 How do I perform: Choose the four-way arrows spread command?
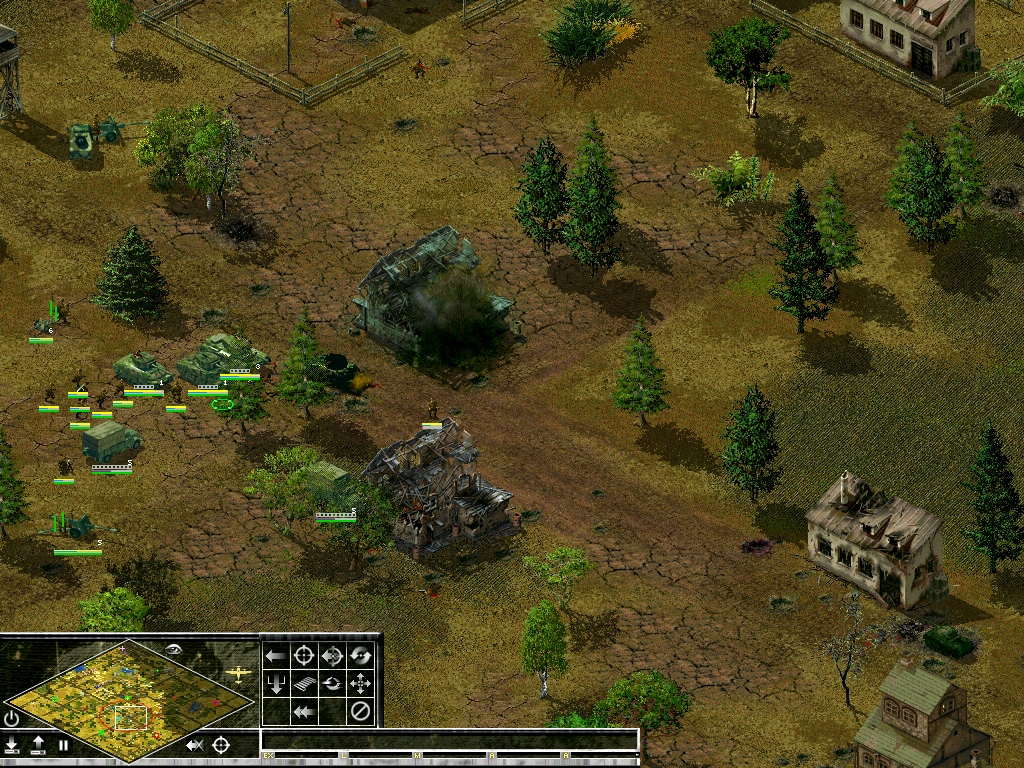[x=360, y=684]
